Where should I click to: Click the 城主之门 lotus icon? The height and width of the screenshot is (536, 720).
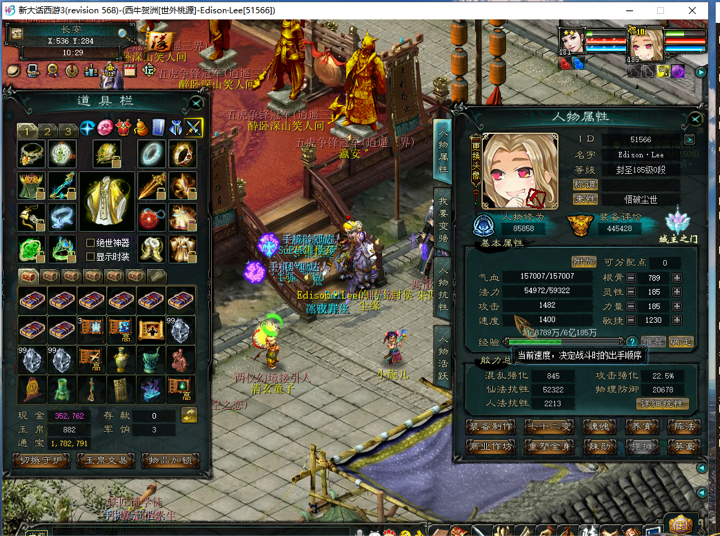coord(677,219)
